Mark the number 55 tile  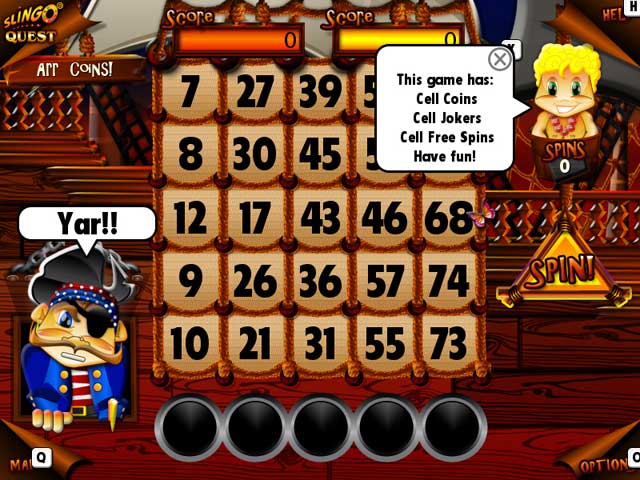pyautogui.click(x=384, y=344)
